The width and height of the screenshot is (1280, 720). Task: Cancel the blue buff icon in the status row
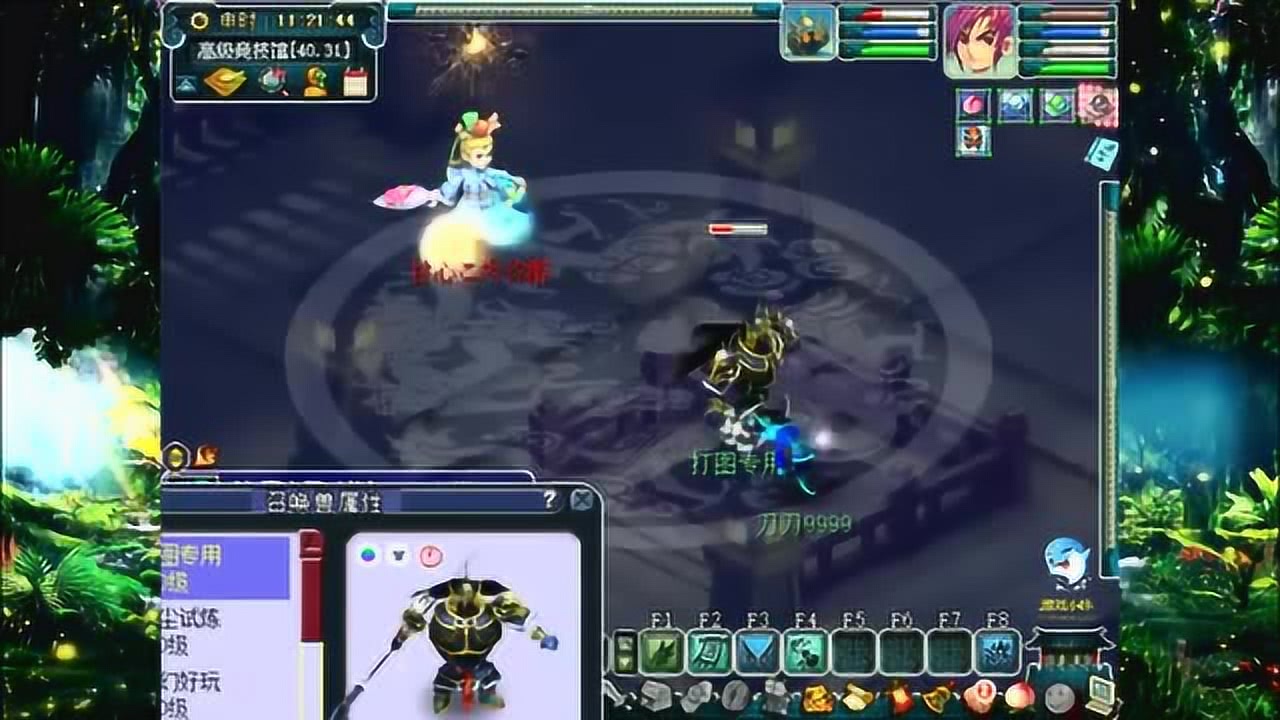pyautogui.click(x=1015, y=105)
